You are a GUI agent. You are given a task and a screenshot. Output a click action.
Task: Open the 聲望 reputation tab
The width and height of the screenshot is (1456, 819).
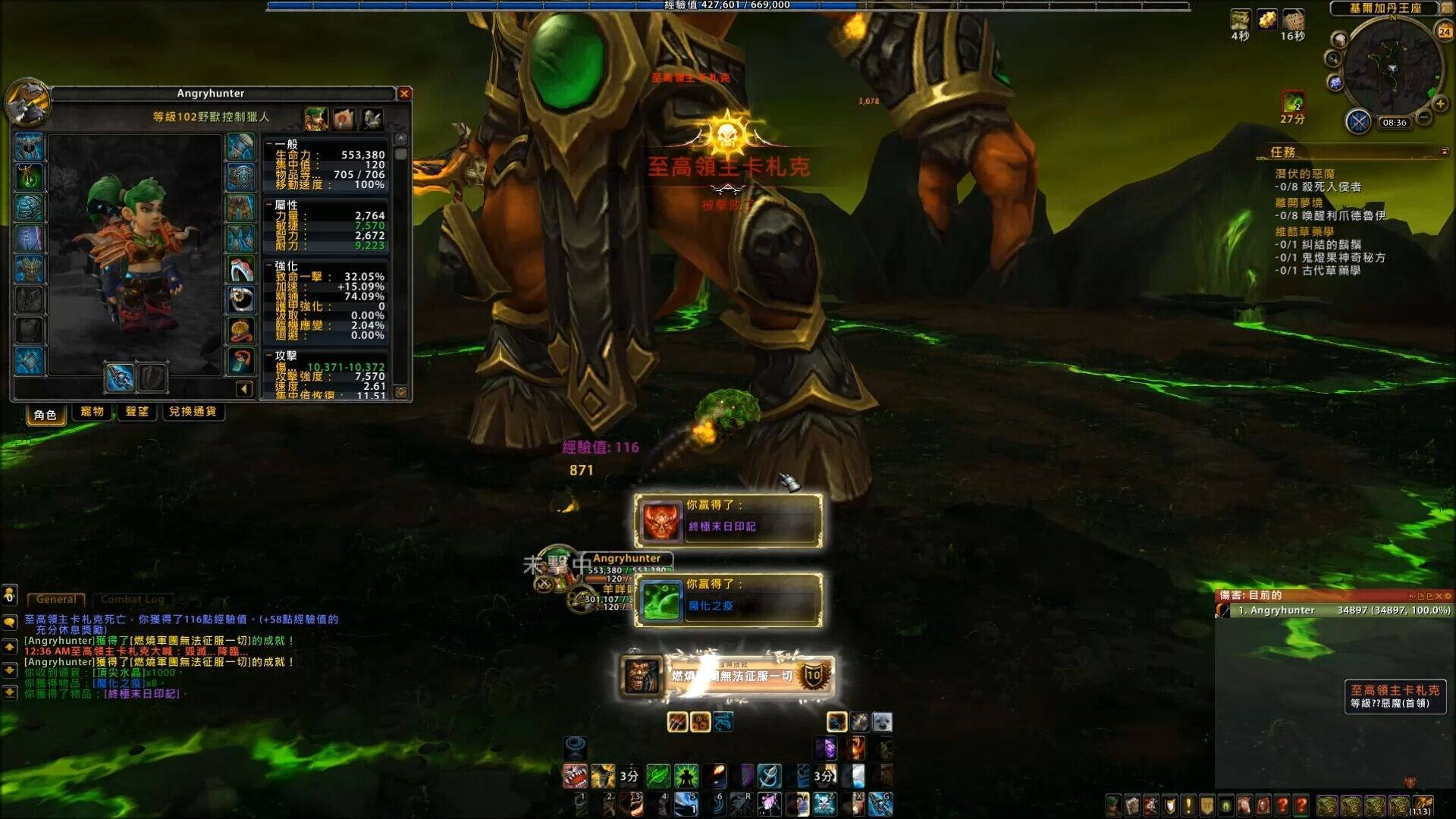(137, 412)
